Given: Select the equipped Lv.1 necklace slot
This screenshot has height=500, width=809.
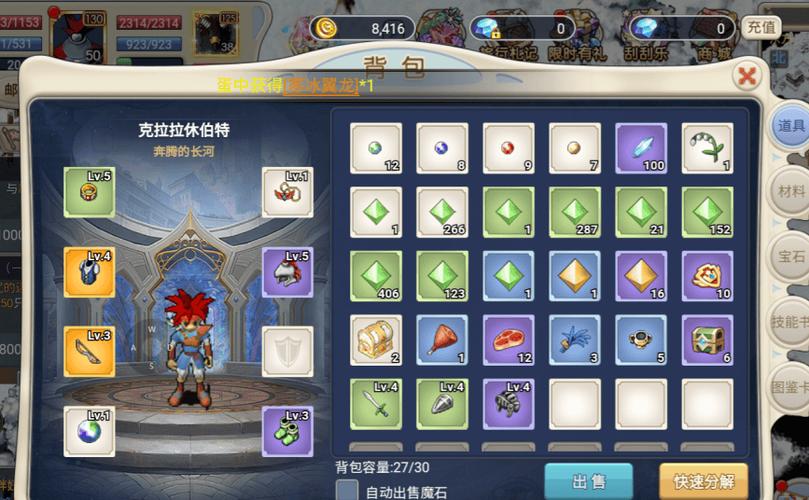Looking at the screenshot, I should 287,192.
